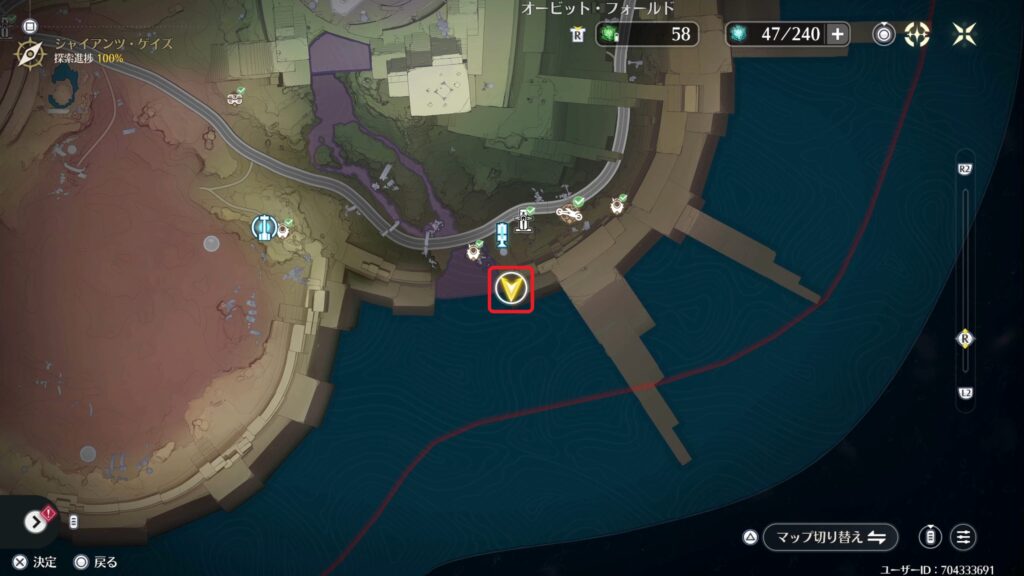Expand the arrow panel with red alert
This screenshot has height=576, width=1024.
(x=36, y=522)
